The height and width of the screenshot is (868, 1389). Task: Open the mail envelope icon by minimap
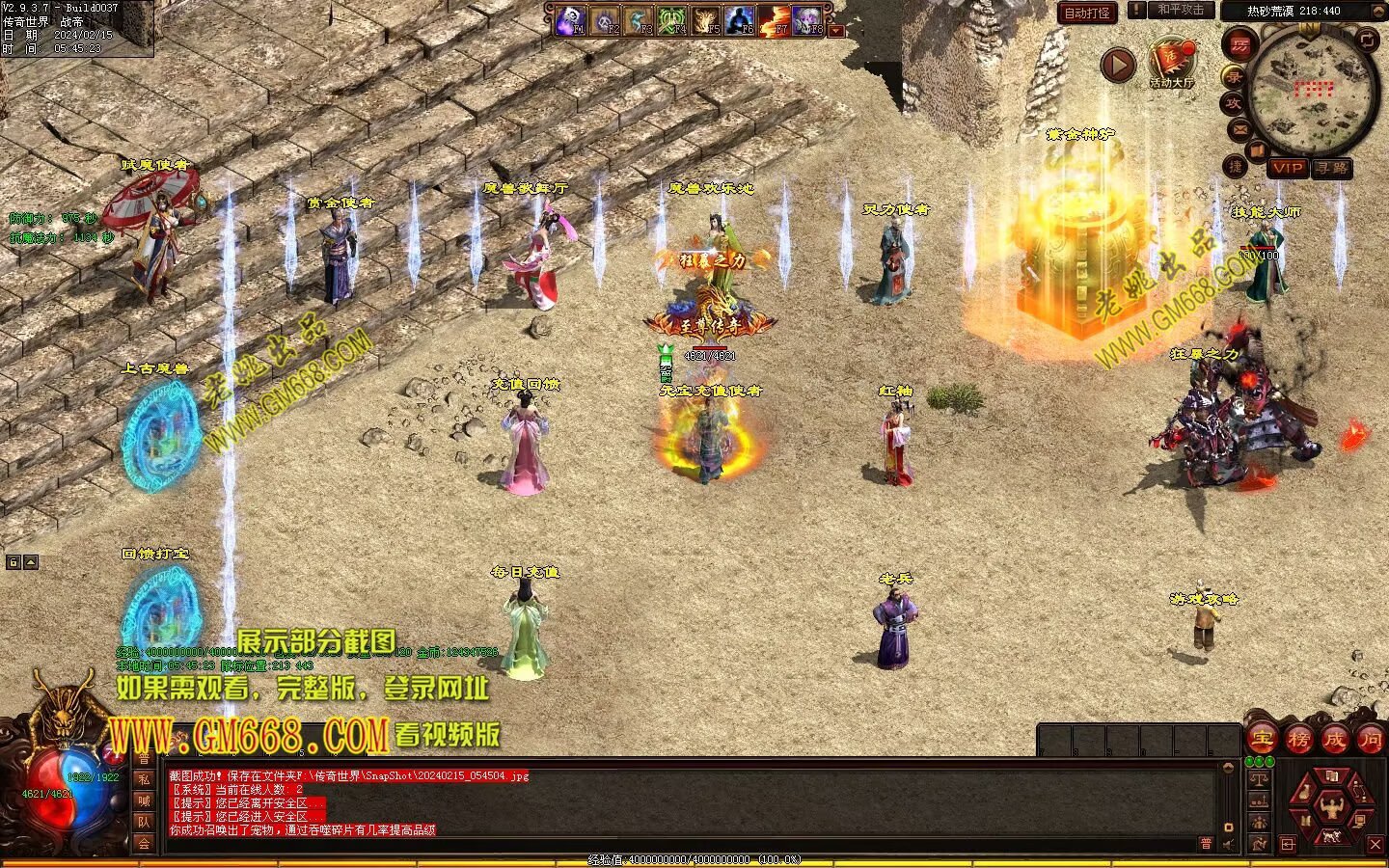pos(1240,129)
